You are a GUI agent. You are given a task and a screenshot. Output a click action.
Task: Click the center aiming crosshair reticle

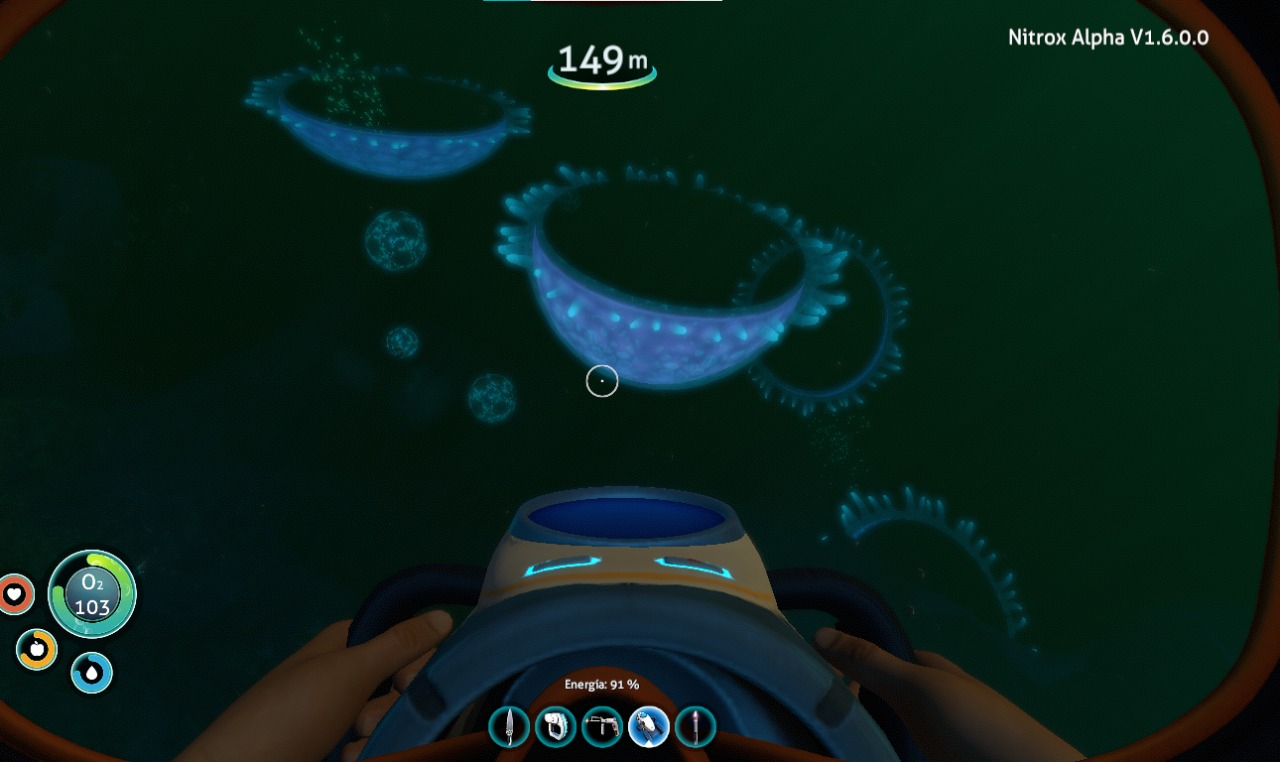coord(602,382)
